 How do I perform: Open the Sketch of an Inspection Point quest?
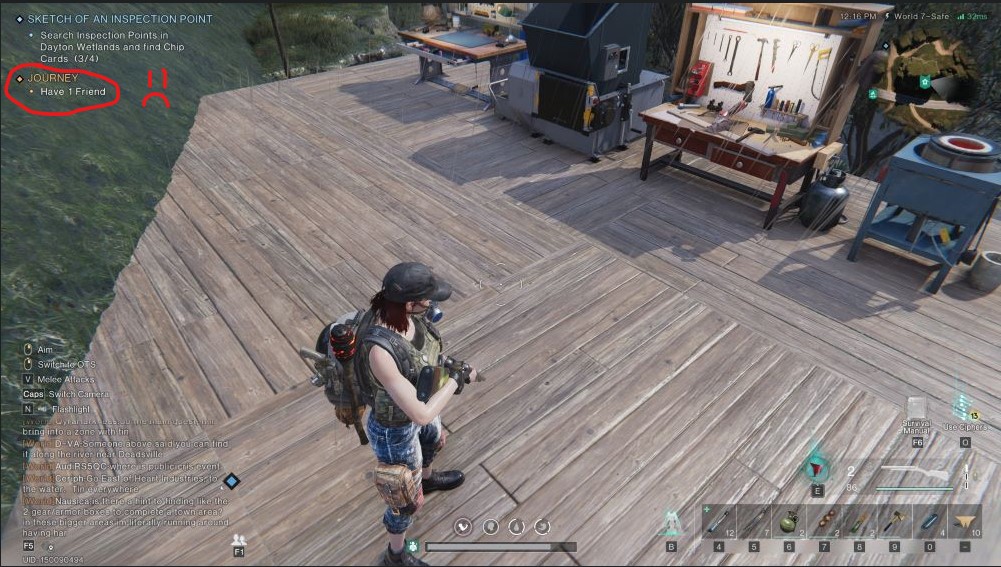click(x=119, y=19)
